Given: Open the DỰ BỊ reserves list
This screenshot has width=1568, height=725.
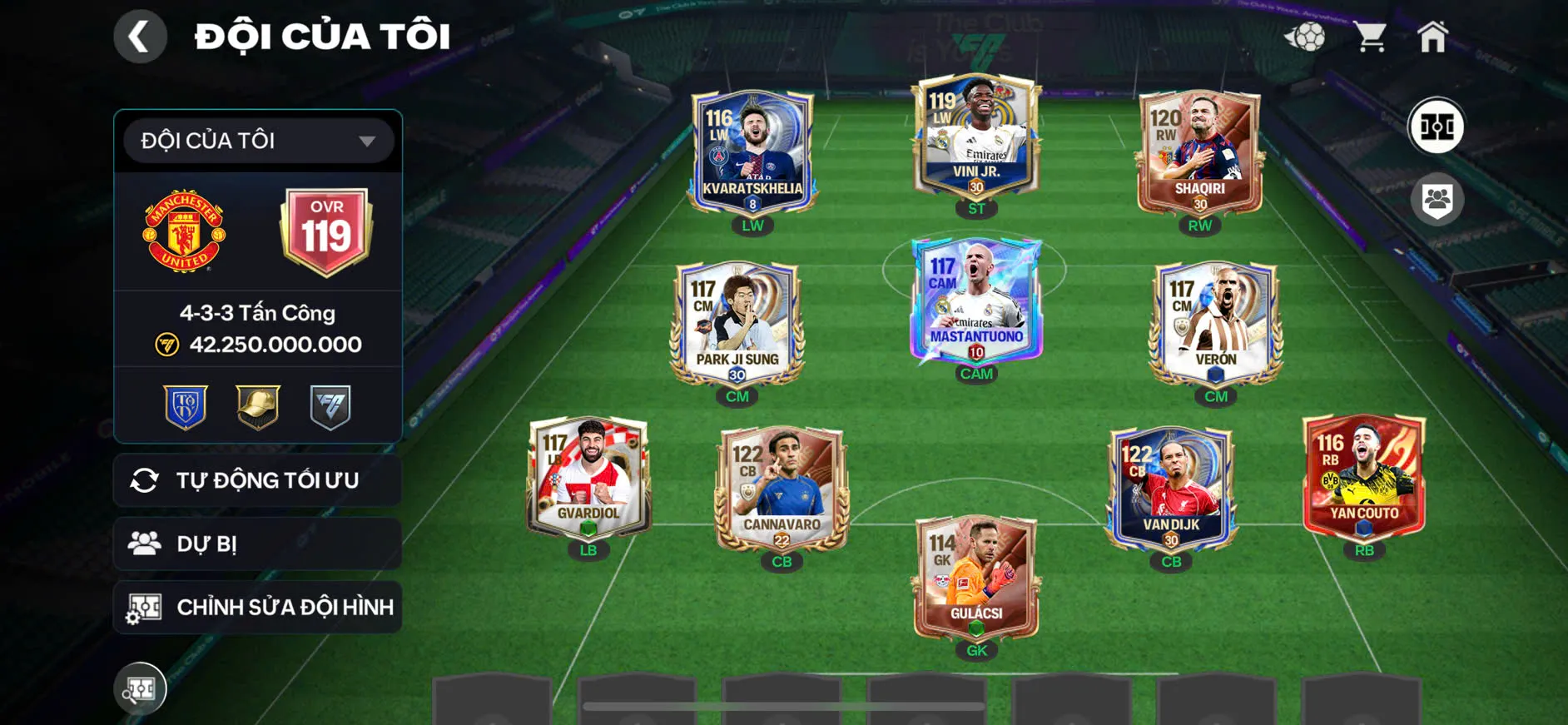Looking at the screenshot, I should click(x=258, y=544).
